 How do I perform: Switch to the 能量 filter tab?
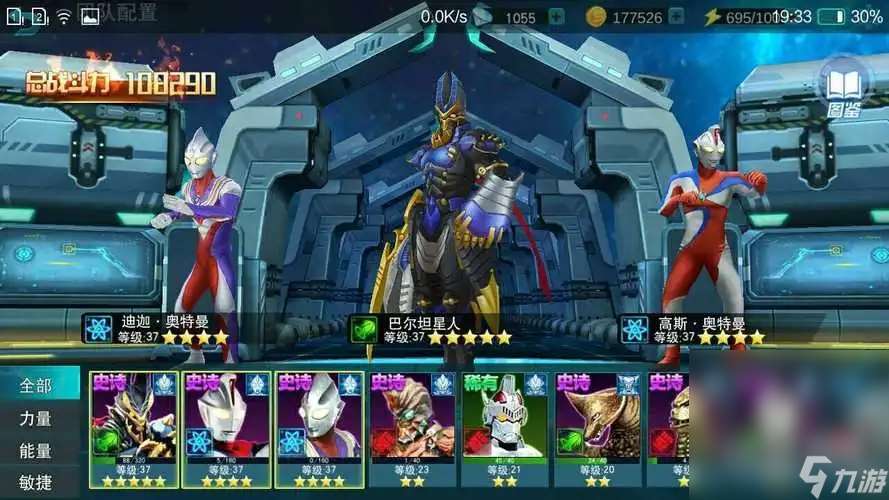pyautogui.click(x=35, y=451)
